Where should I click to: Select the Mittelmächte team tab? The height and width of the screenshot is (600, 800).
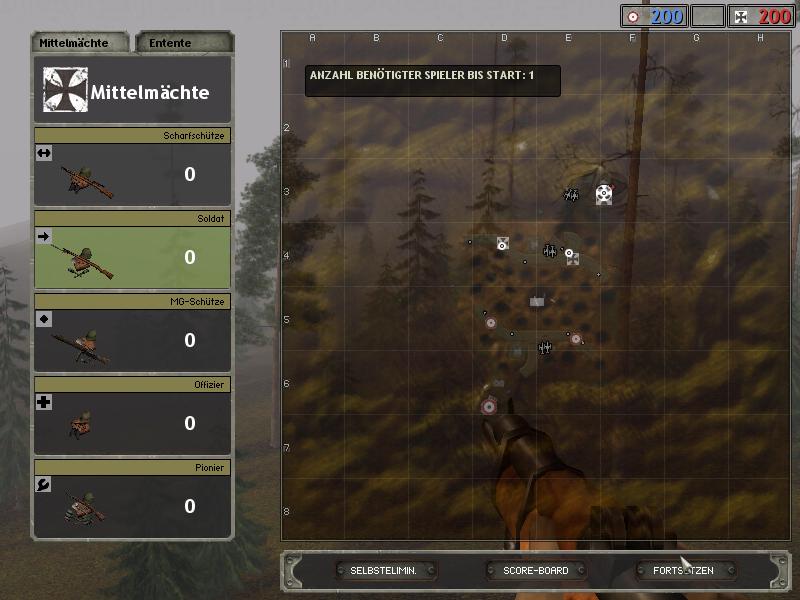pyautogui.click(x=80, y=43)
